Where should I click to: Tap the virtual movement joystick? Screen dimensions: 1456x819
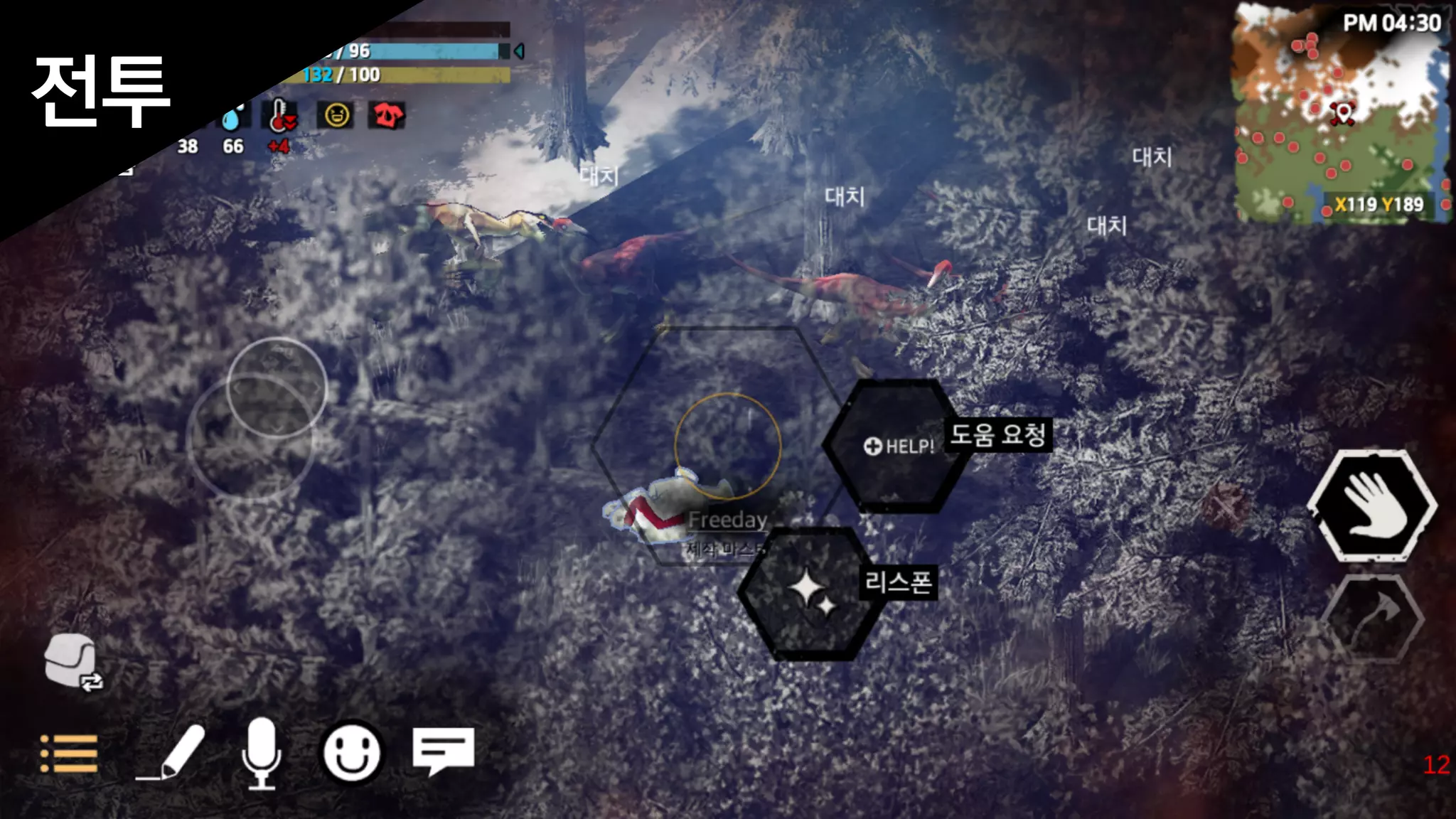coord(277,388)
